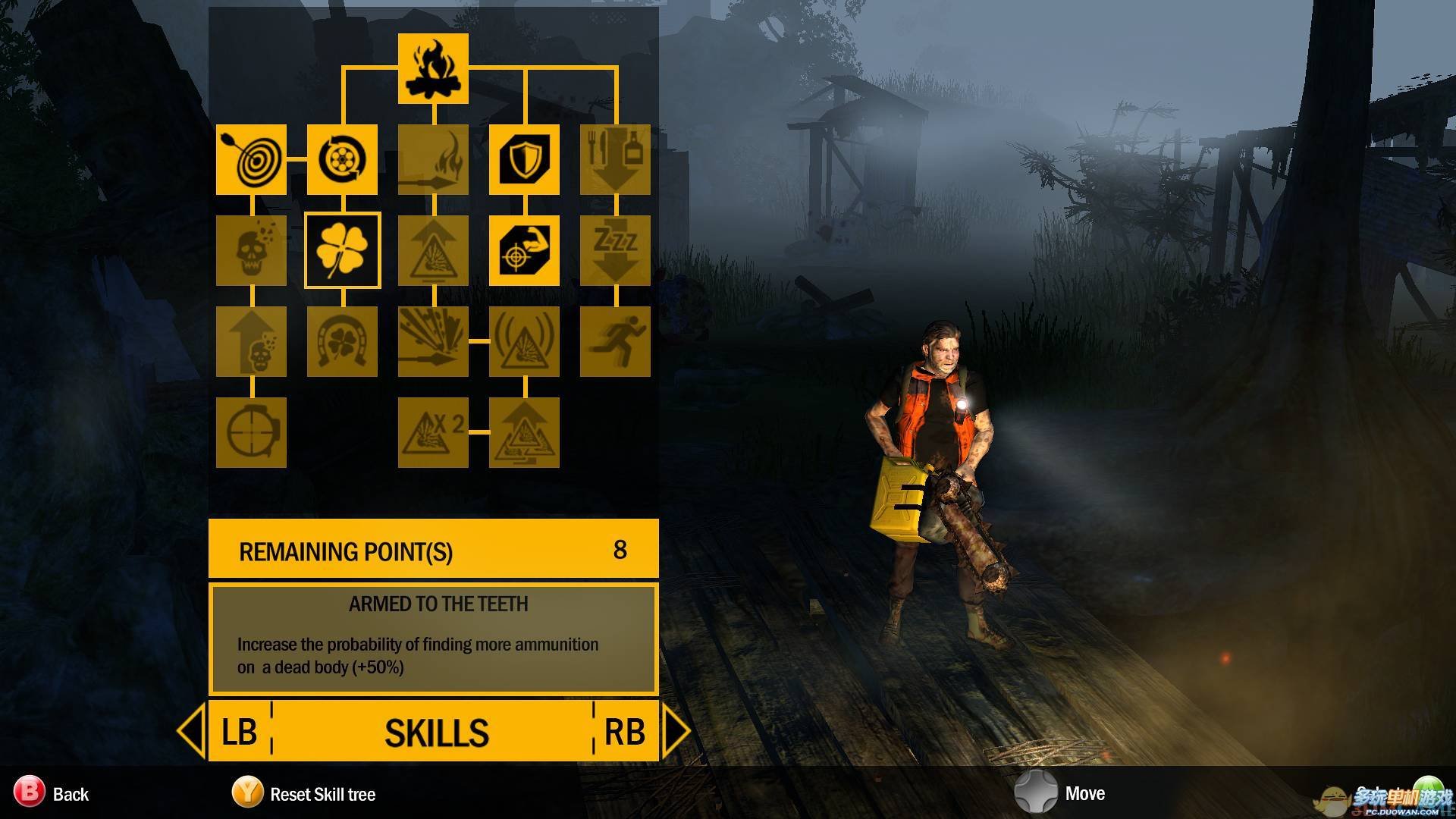
Task: Choose the horseshoe clover skill
Action: click(342, 341)
